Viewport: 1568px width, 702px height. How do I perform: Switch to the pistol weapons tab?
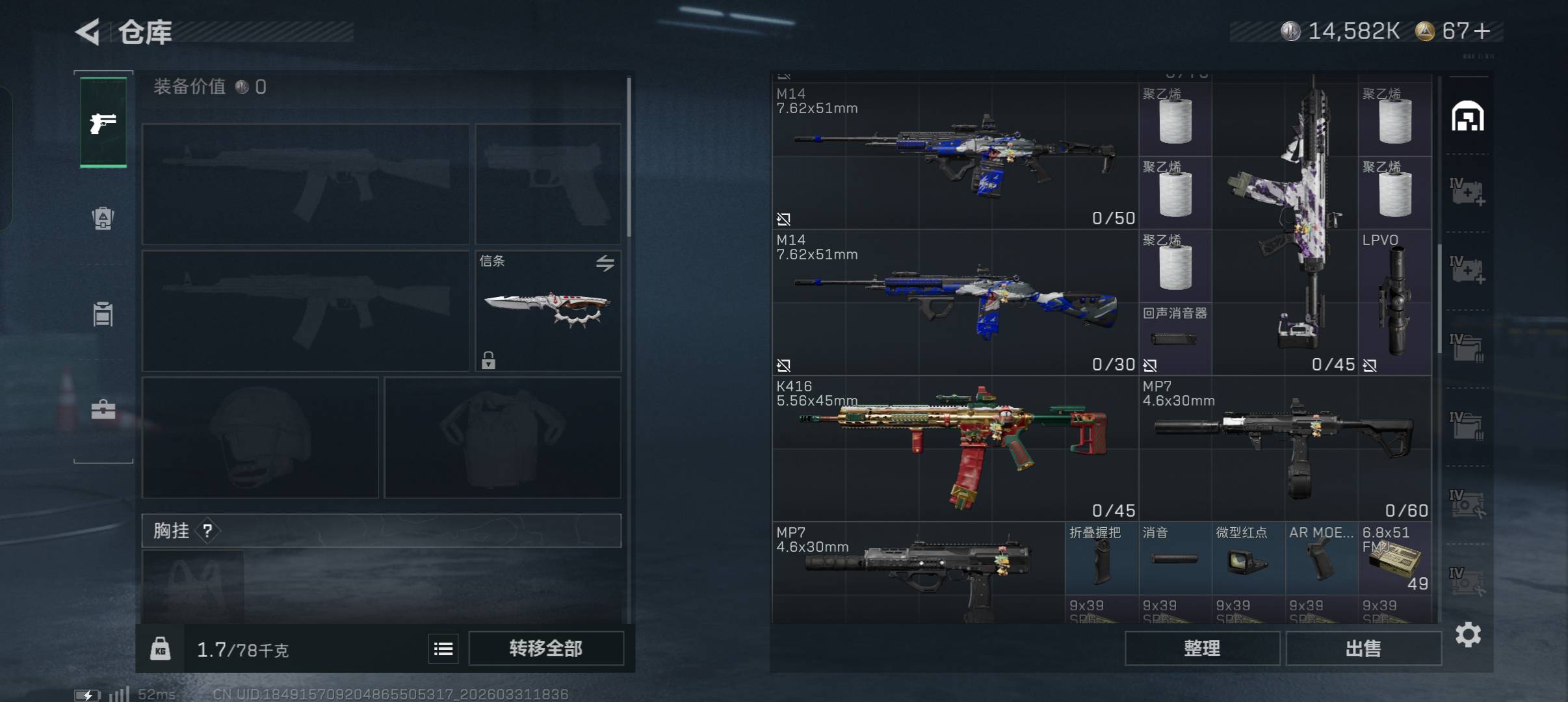(x=103, y=122)
